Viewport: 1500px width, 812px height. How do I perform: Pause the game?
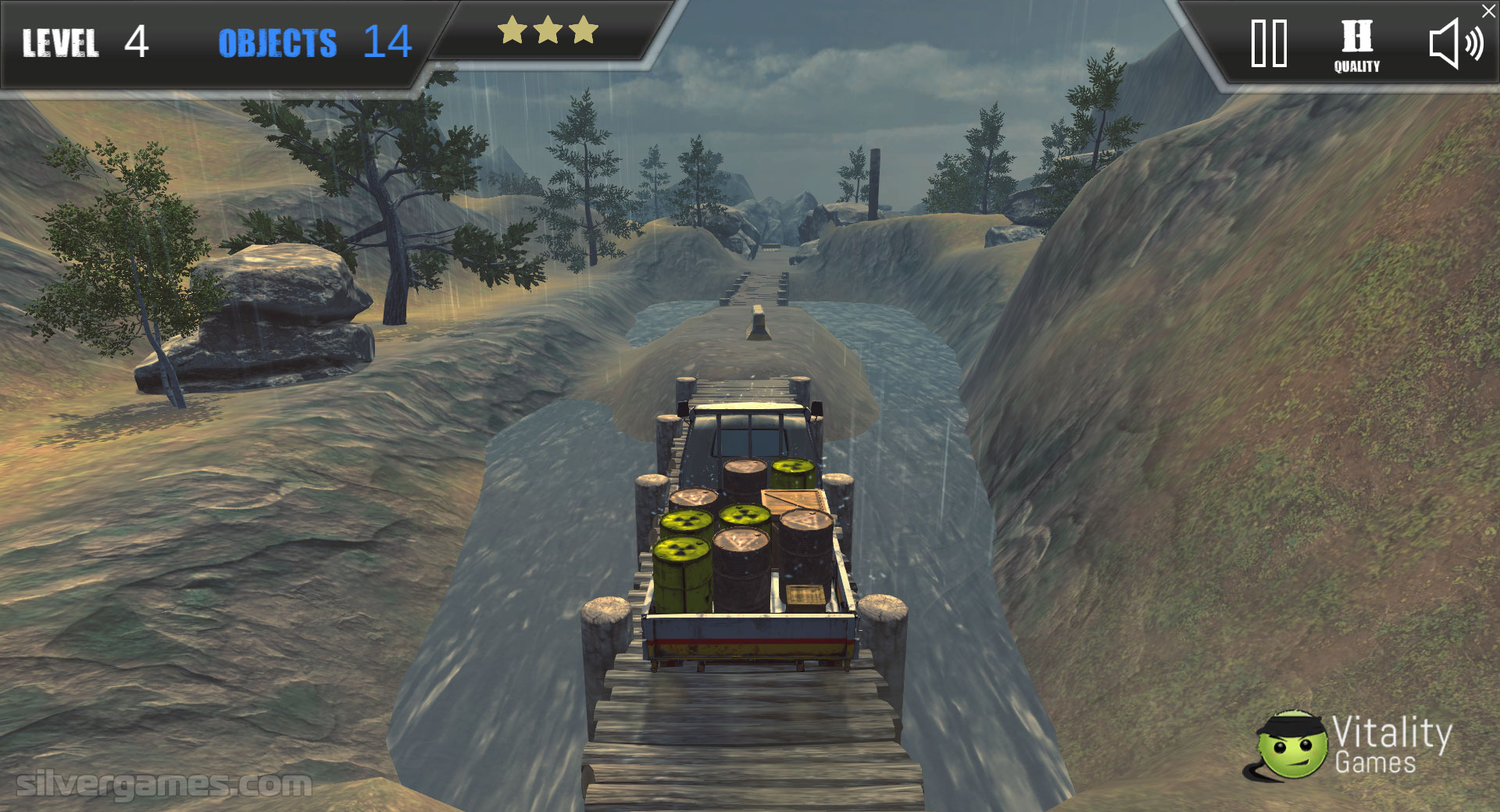pos(1269,44)
